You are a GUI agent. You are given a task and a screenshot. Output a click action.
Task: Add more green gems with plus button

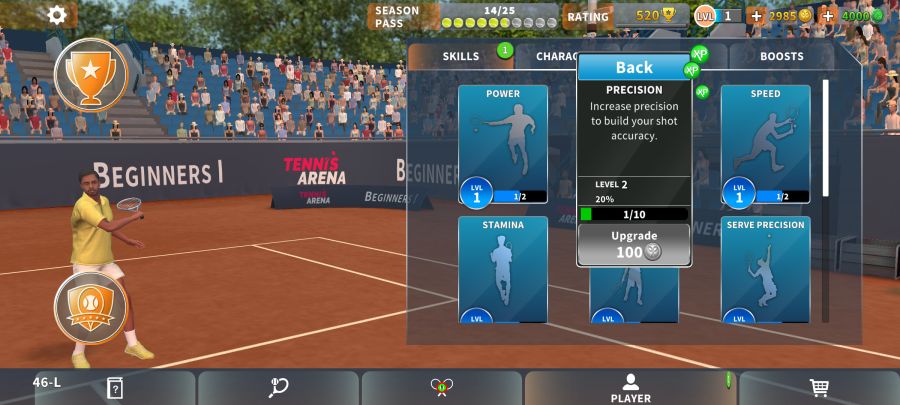click(828, 16)
